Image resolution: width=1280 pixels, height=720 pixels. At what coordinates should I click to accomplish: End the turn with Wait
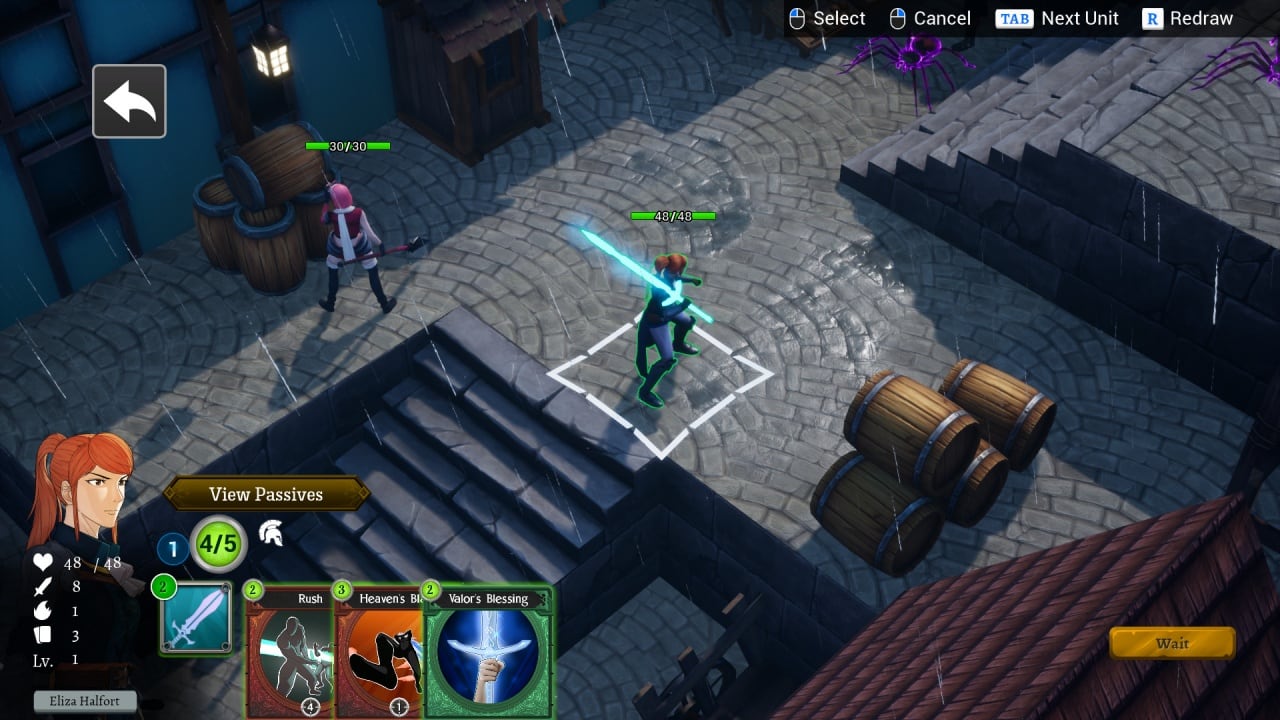tap(1172, 643)
